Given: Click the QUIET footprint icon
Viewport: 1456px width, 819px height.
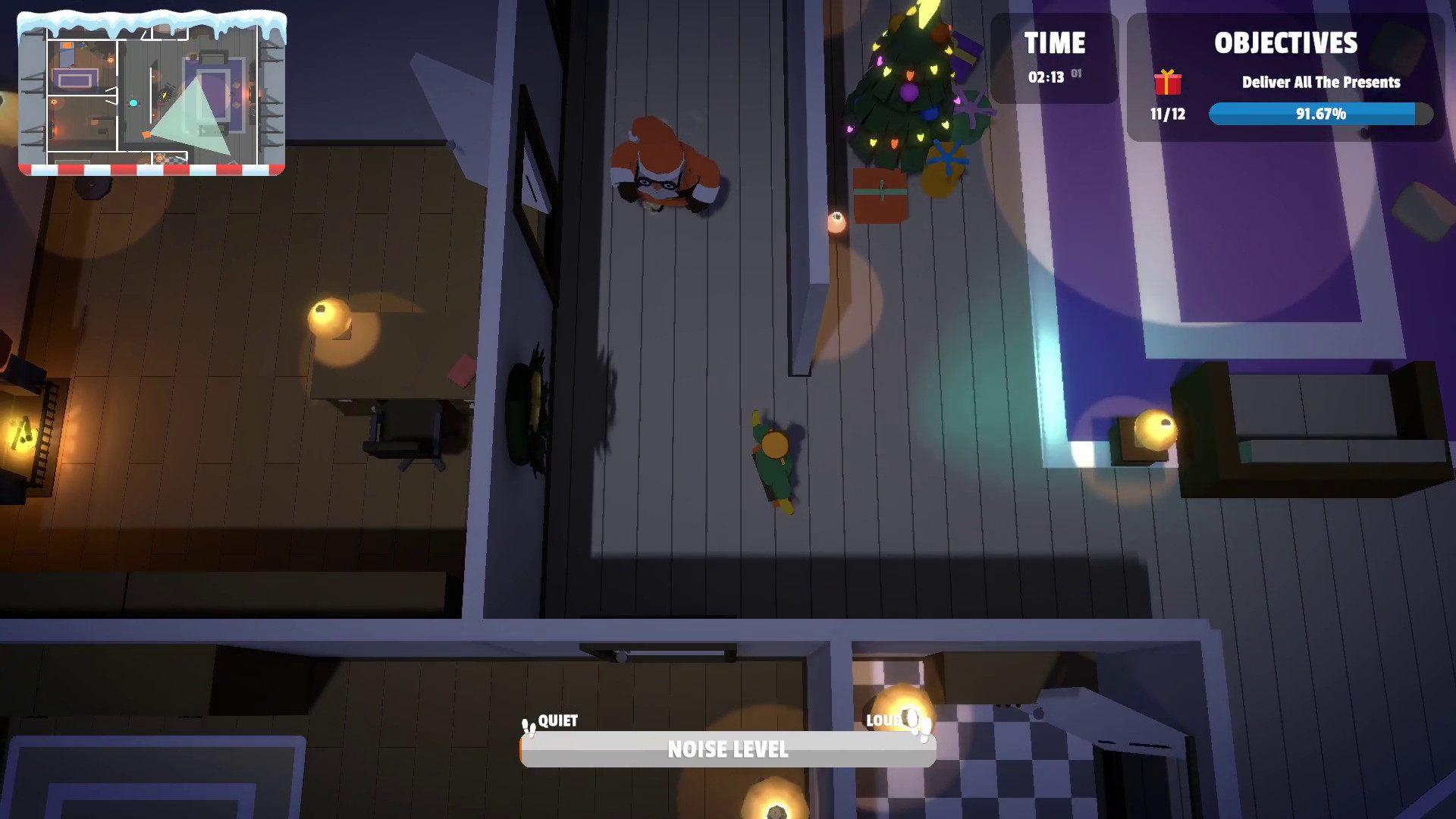Looking at the screenshot, I should click(529, 726).
